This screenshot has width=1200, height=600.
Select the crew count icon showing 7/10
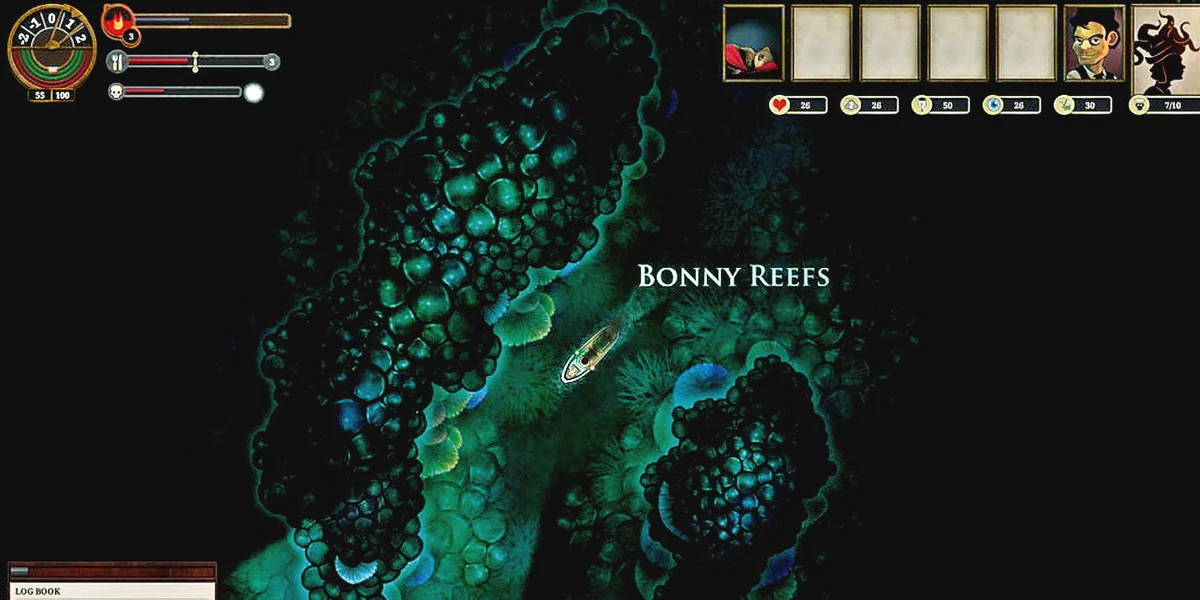point(1139,105)
